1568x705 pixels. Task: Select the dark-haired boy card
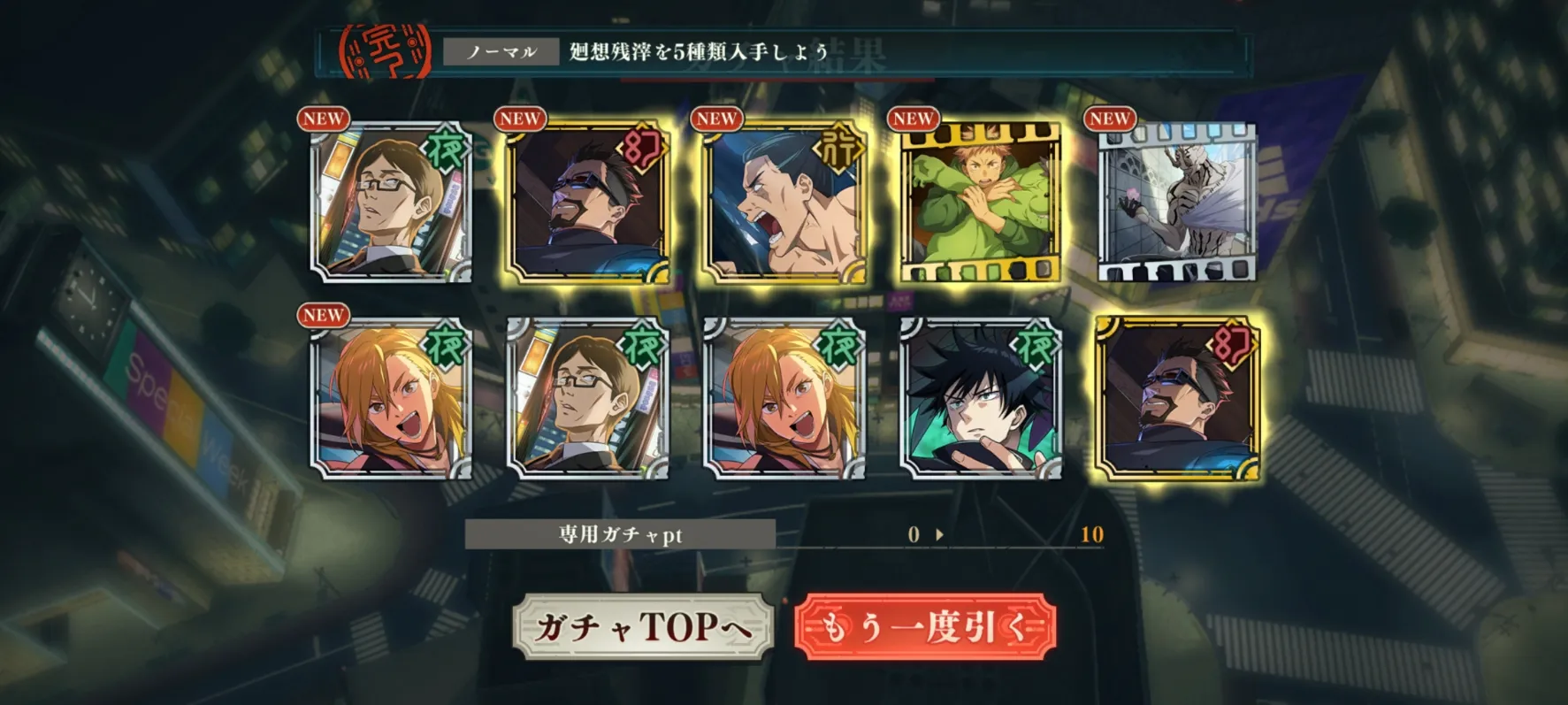[x=980, y=399]
